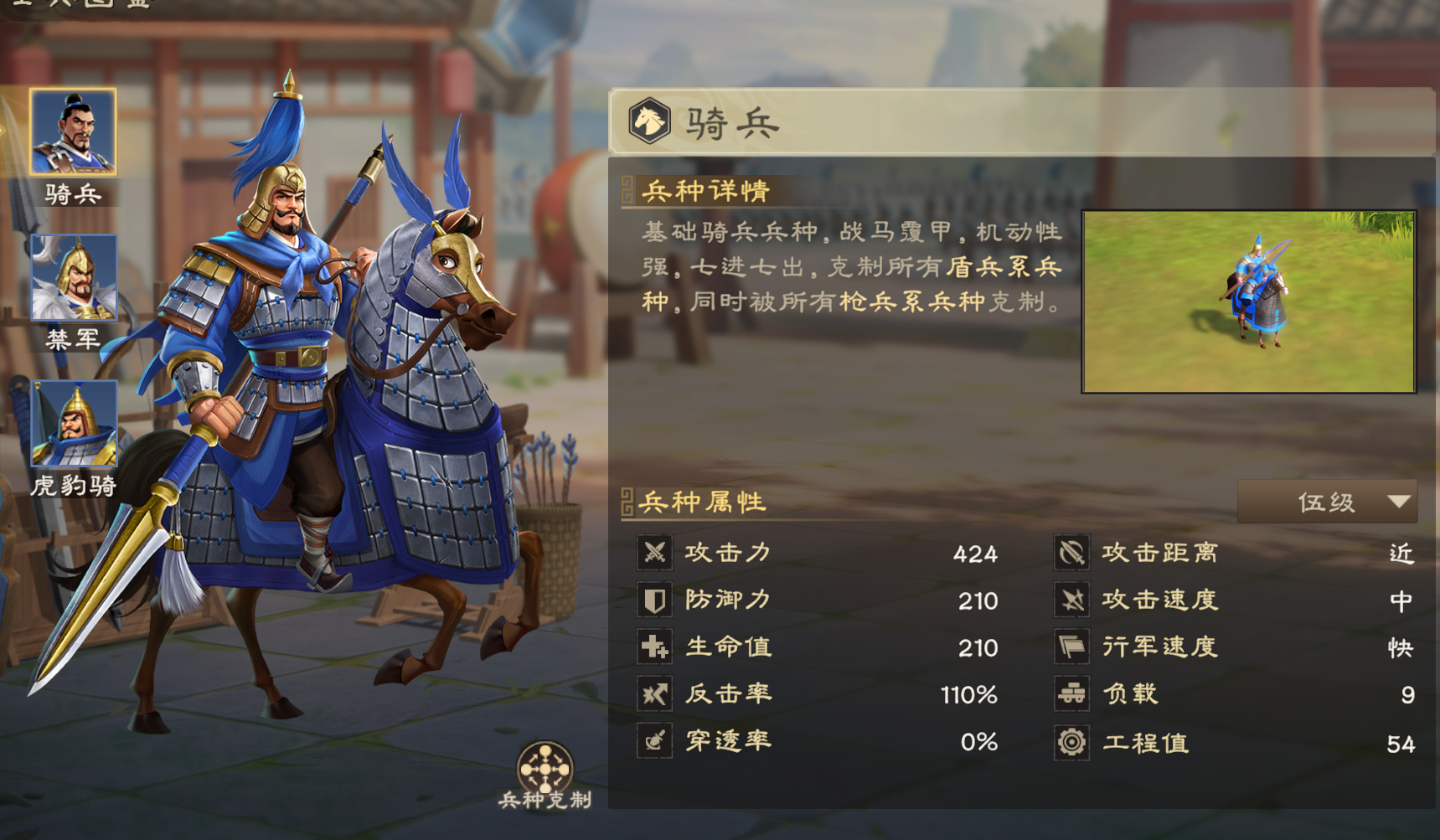Switch to the 虎豹骑 unit tab
The height and width of the screenshot is (840, 1440).
(74, 423)
